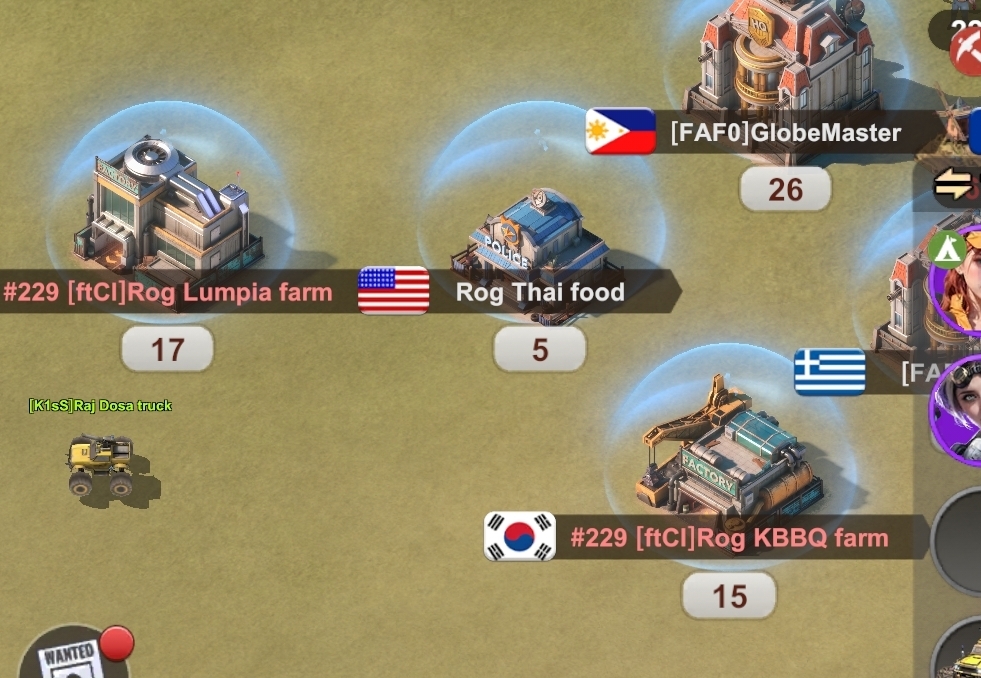This screenshot has width=981, height=678.
Task: Select the goggles-wearing hero portrait
Action: pos(960,408)
